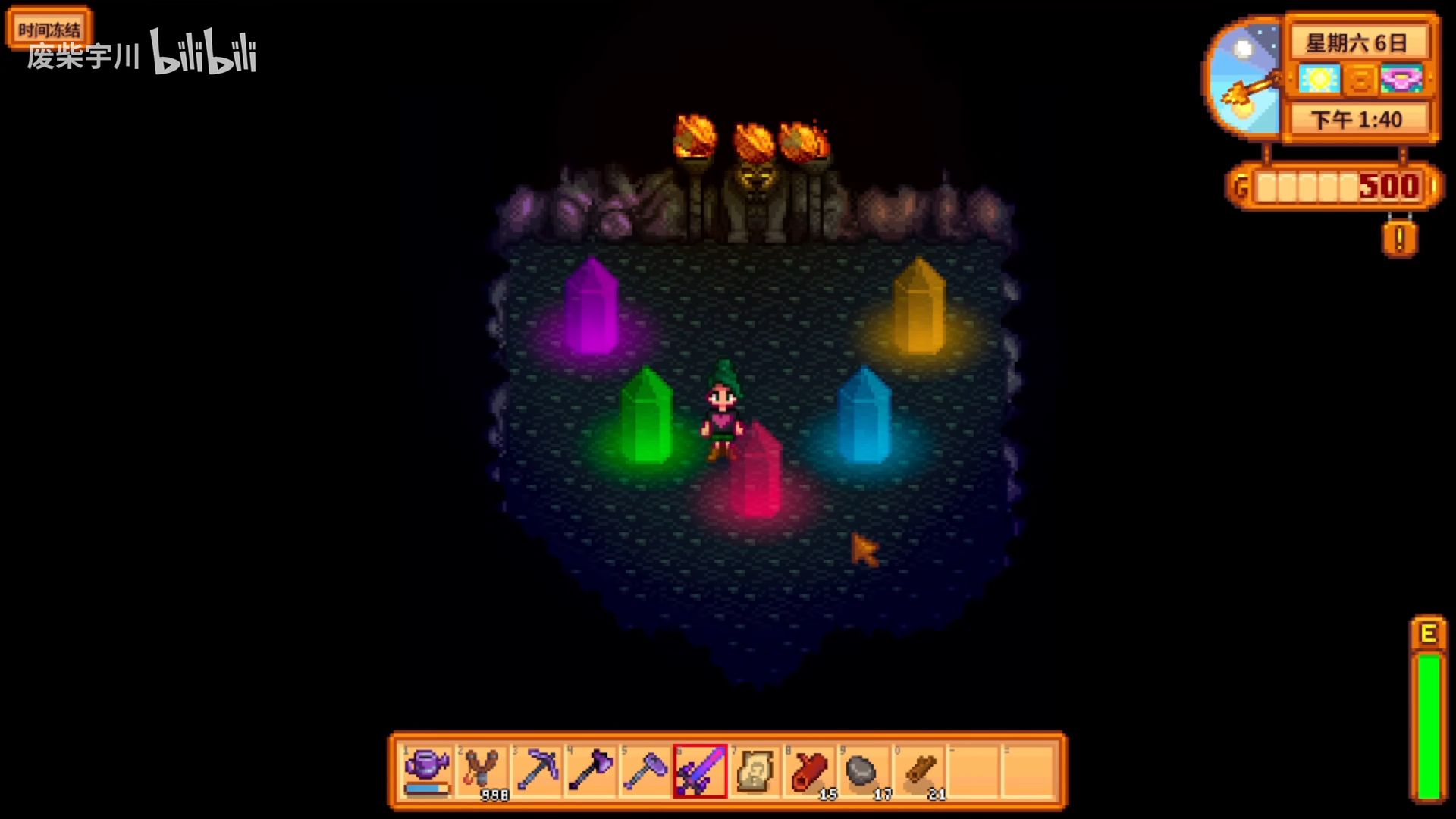1456x819 pixels.
Task: Select the stone stack of 17
Action: click(864, 770)
